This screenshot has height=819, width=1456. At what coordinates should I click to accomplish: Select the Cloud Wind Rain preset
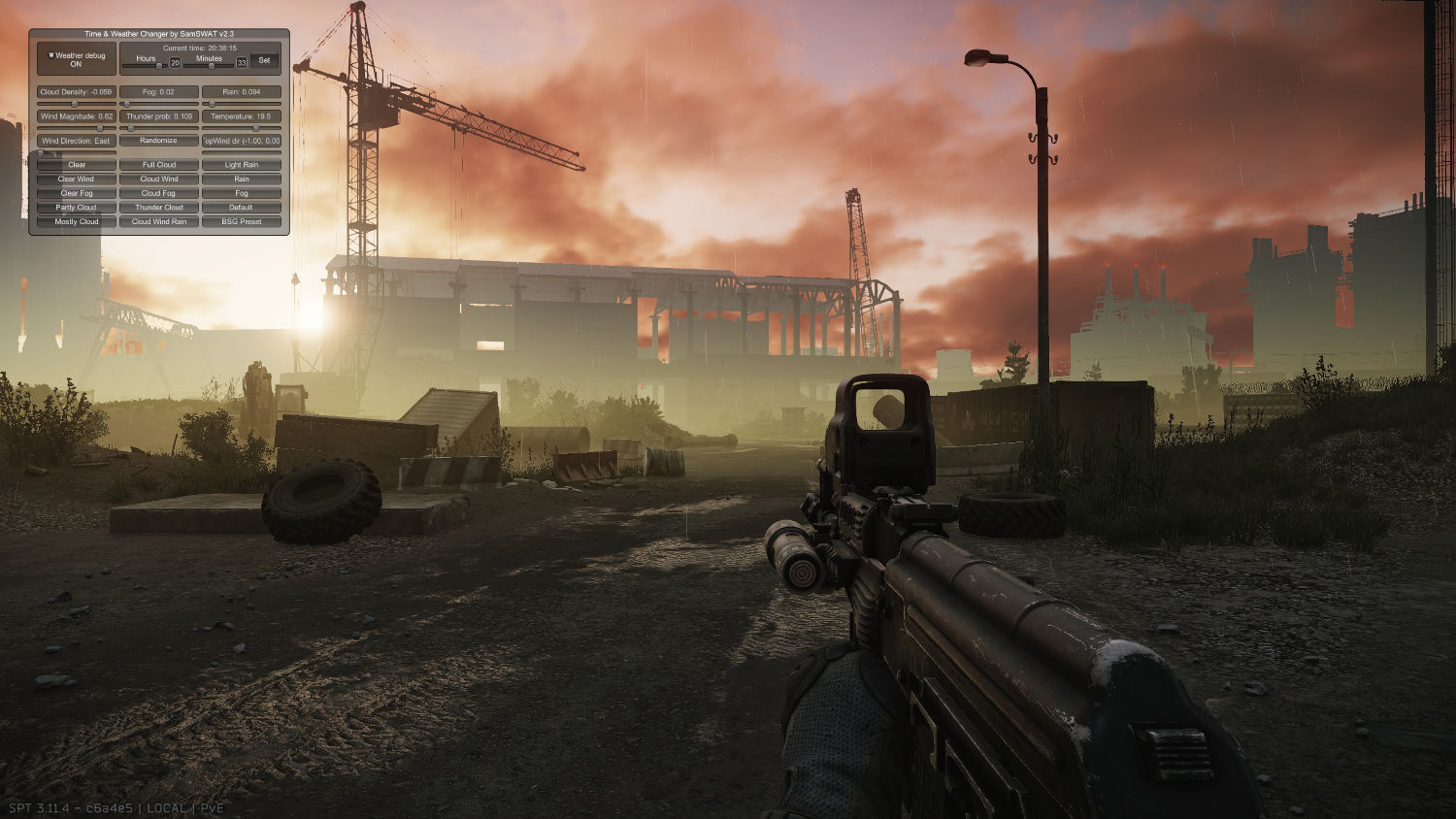159,221
